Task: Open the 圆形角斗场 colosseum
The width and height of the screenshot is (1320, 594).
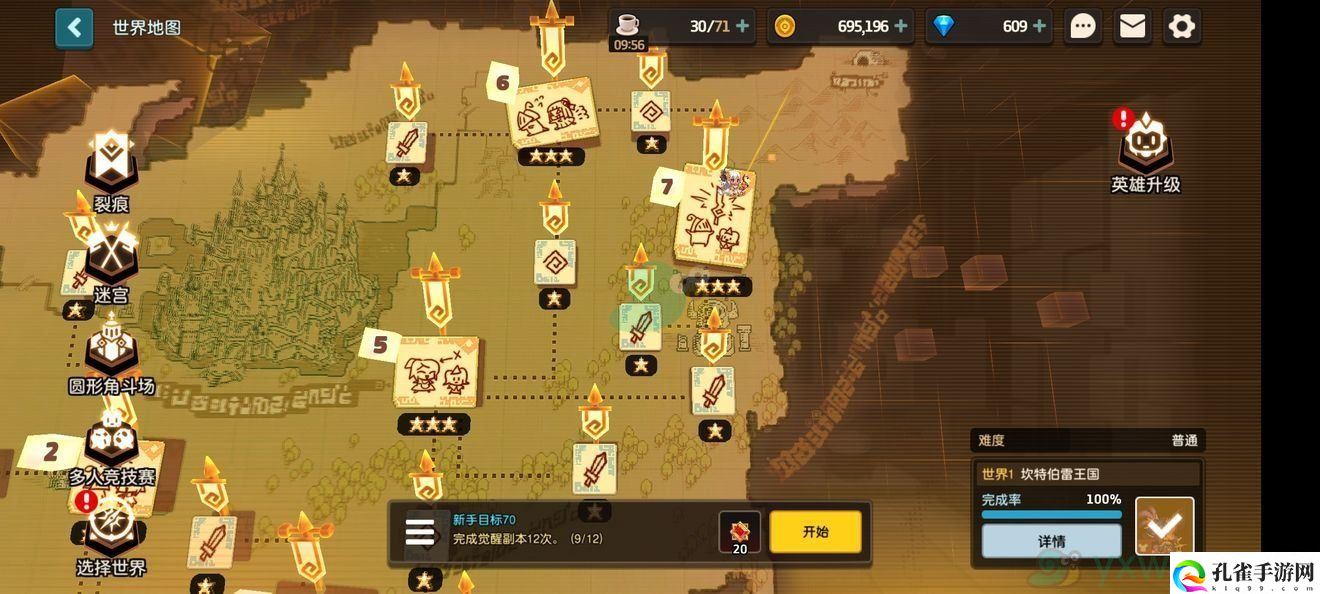Action: 111,350
